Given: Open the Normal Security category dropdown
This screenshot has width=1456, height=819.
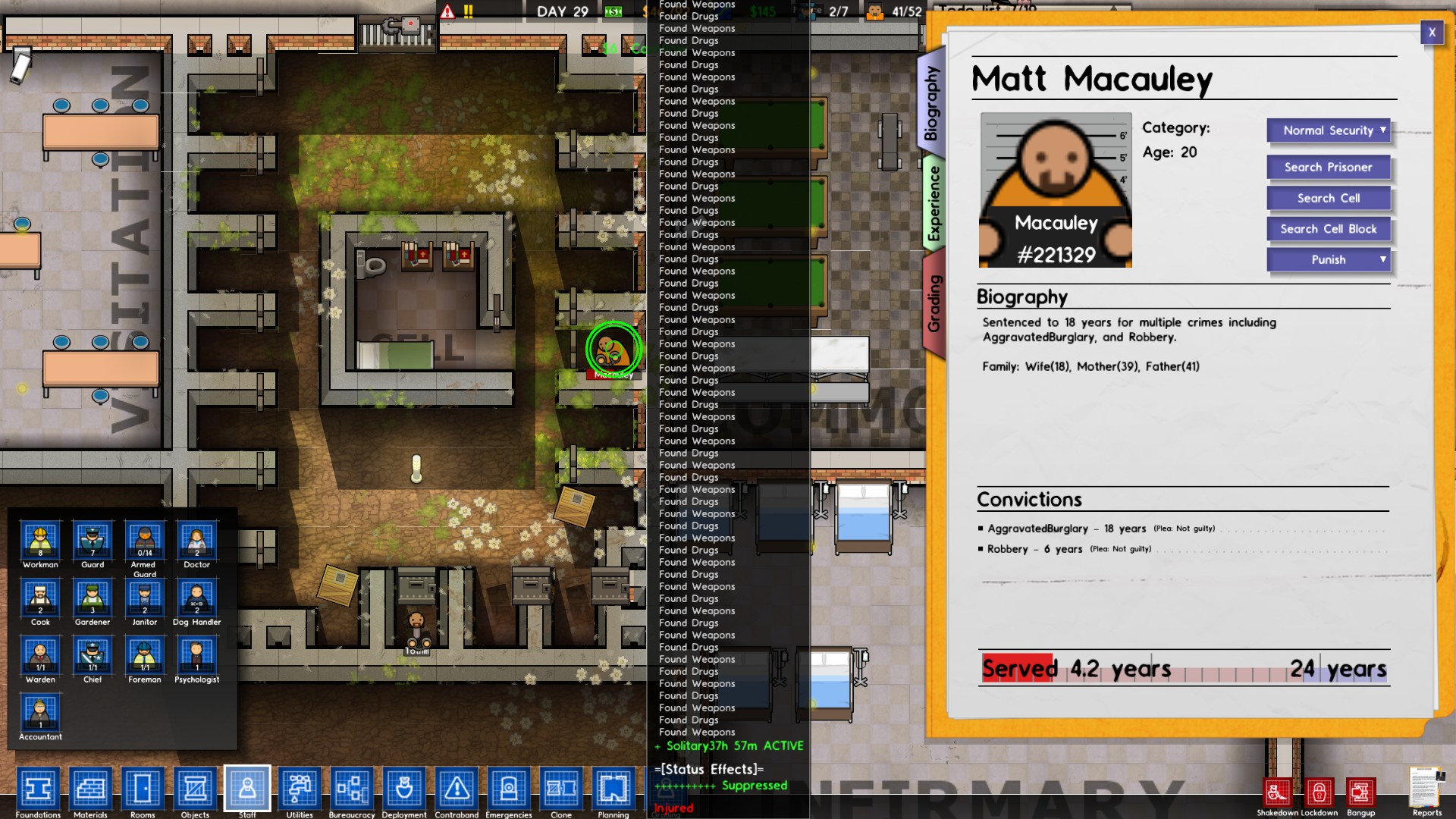Looking at the screenshot, I should point(1328,130).
